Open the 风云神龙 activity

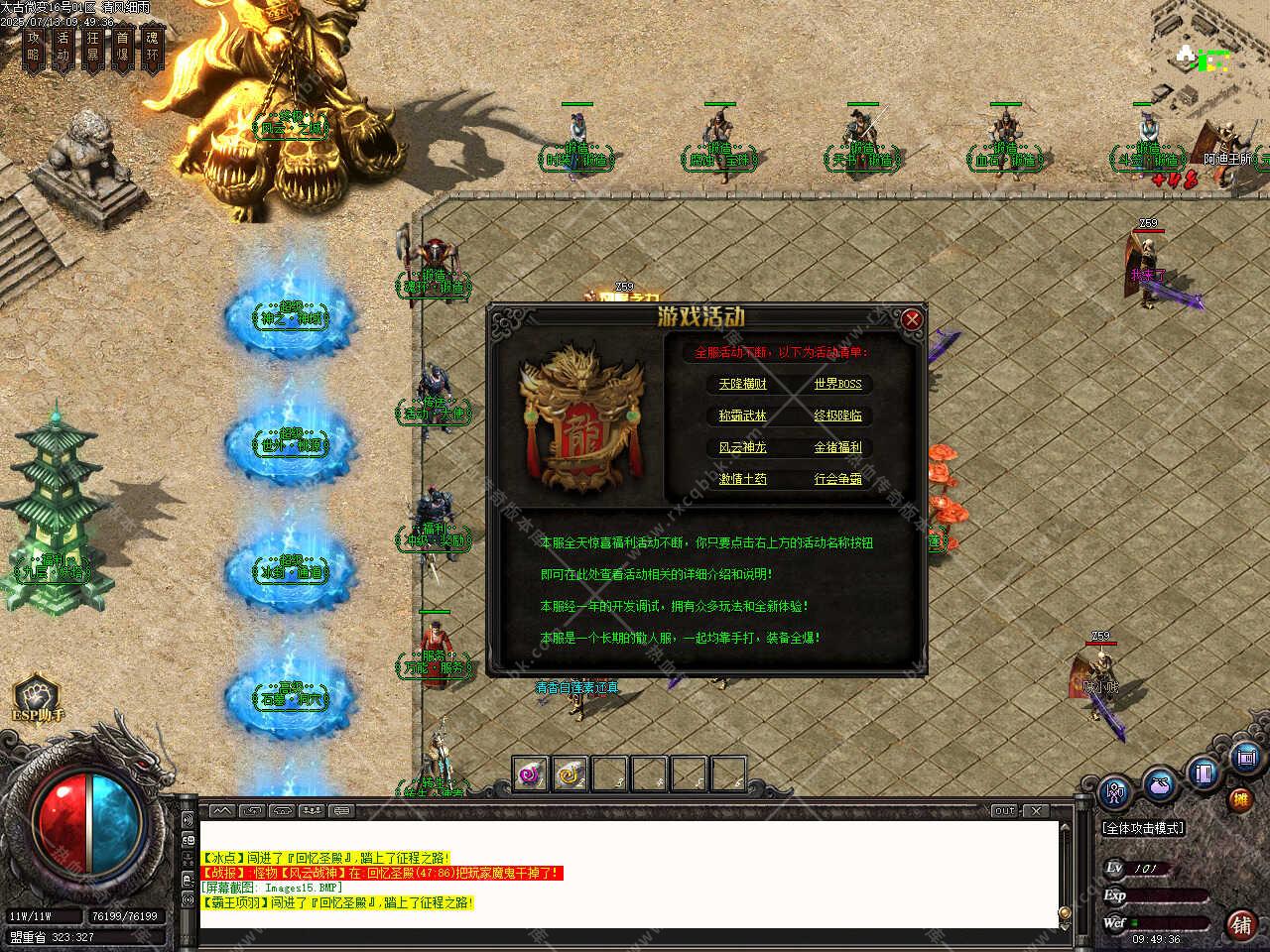[742, 447]
